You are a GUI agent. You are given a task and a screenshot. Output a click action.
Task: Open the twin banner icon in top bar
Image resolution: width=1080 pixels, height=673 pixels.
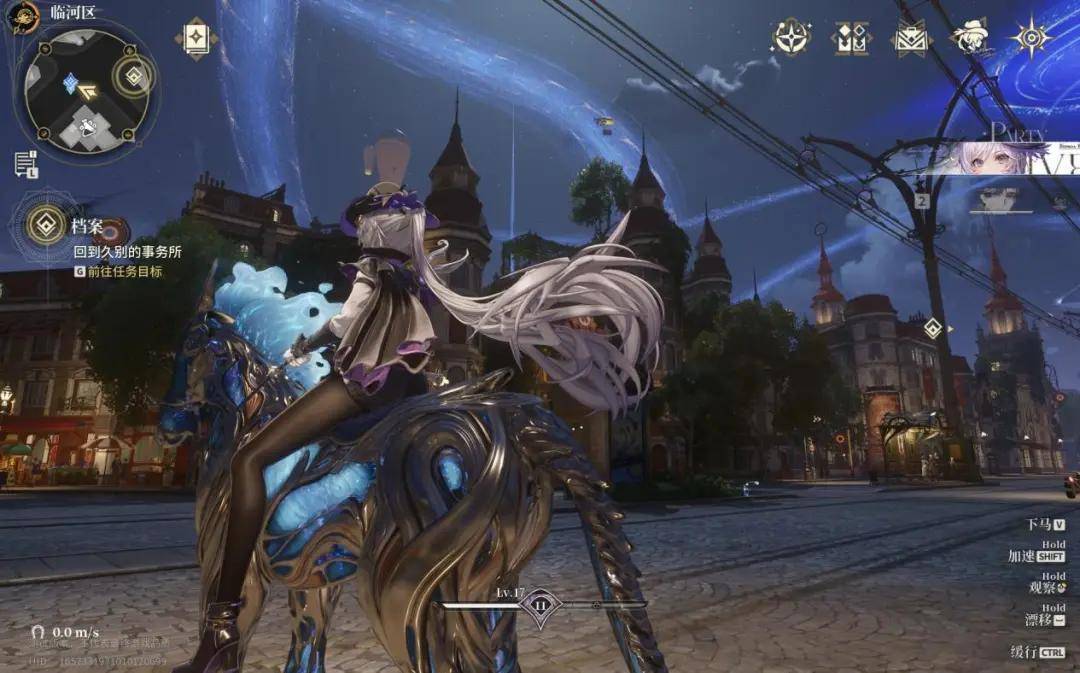pos(850,38)
